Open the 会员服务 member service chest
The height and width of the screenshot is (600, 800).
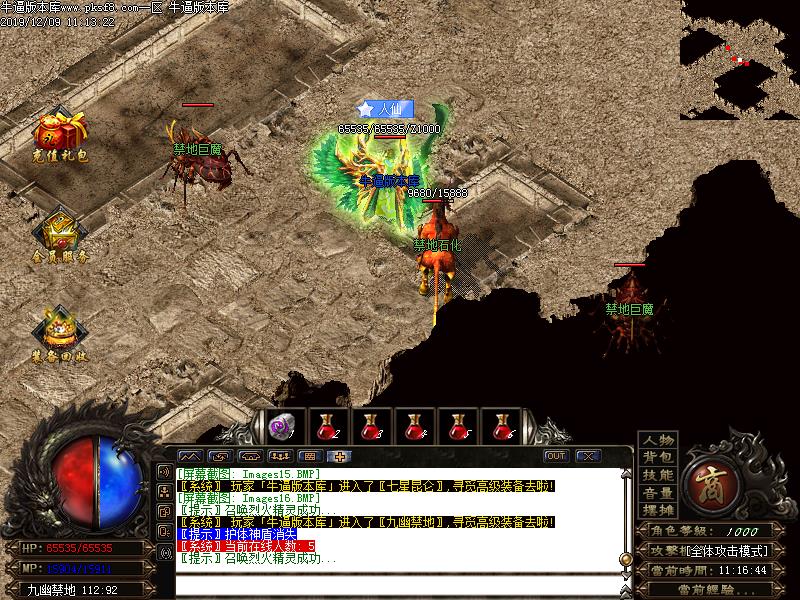tap(59, 234)
